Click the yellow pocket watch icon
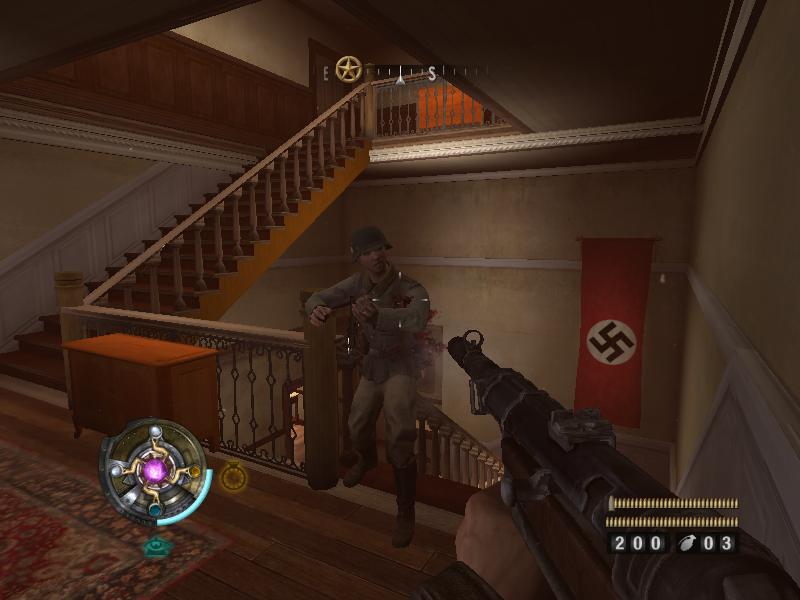 (x=233, y=477)
